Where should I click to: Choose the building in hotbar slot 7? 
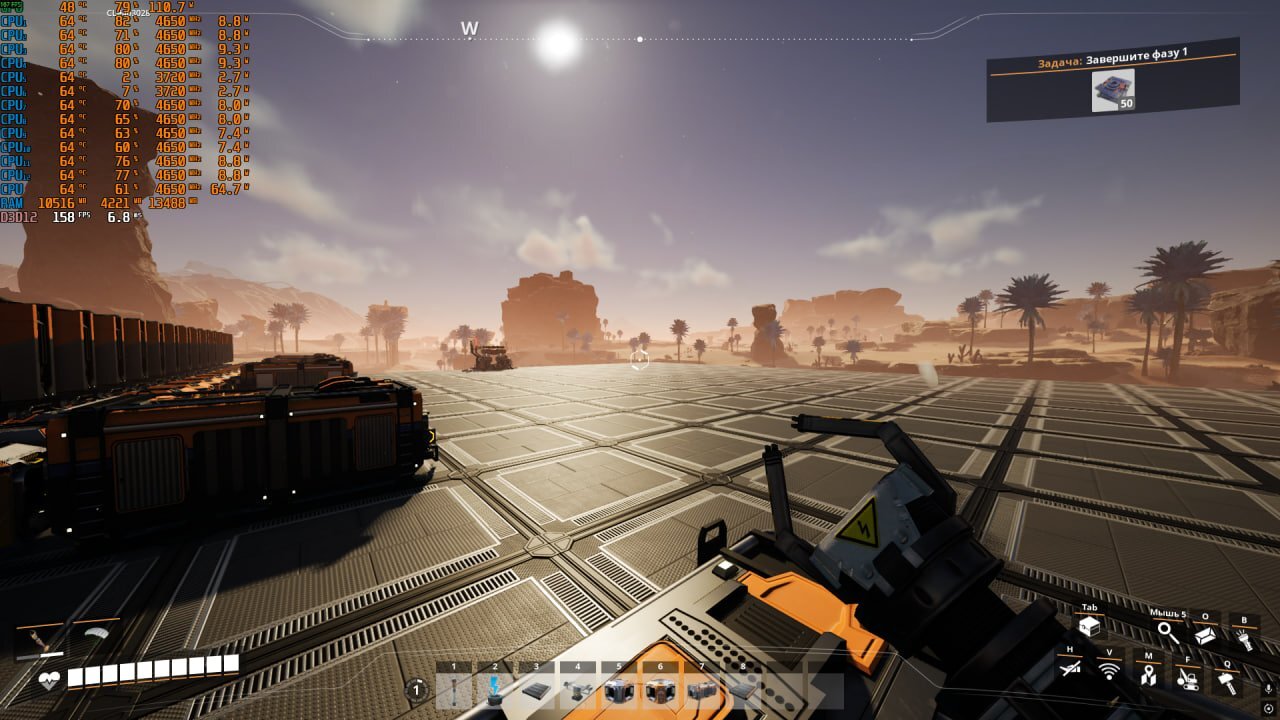point(702,690)
